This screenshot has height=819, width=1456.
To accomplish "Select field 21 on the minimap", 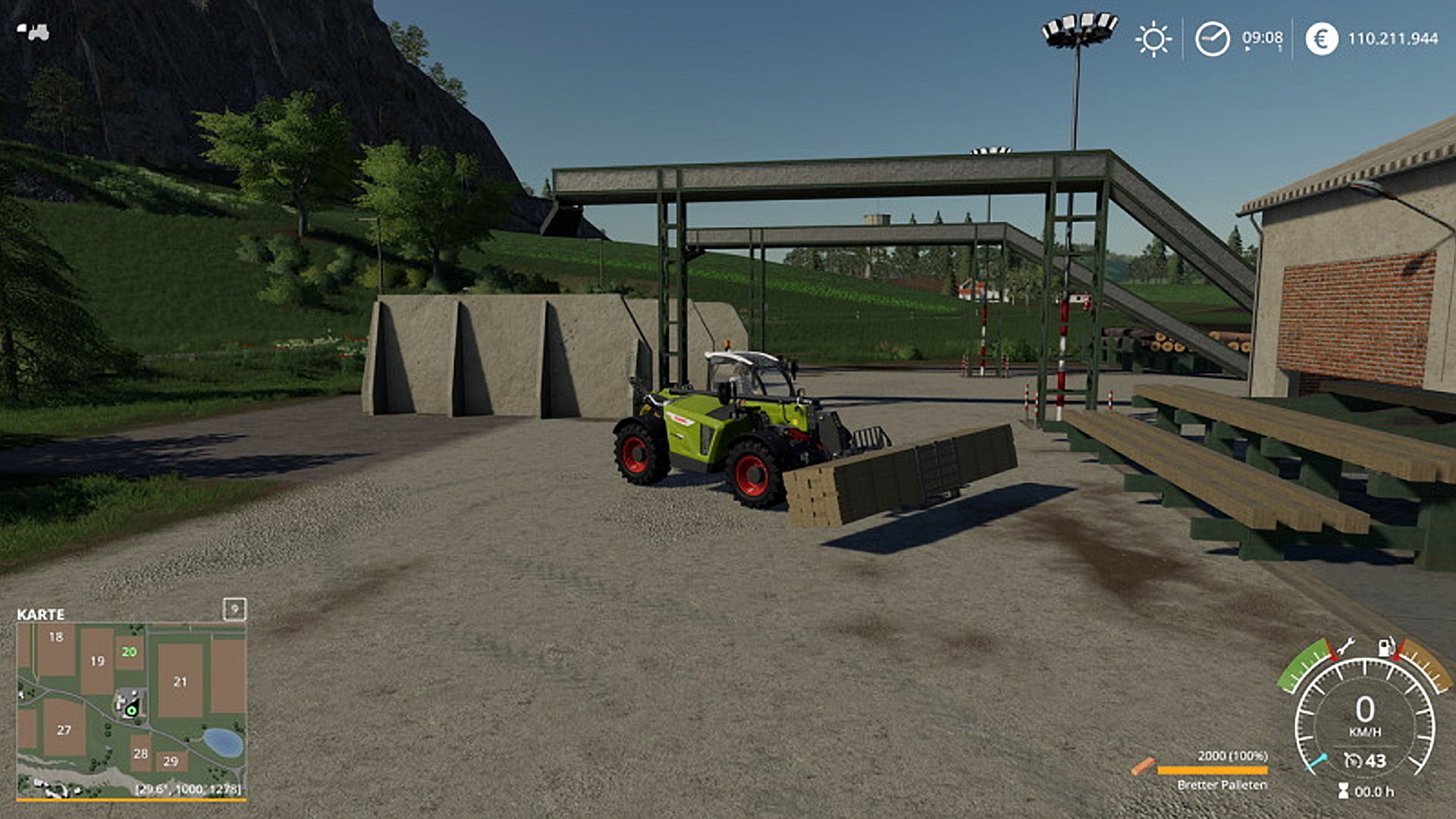I will [180, 682].
